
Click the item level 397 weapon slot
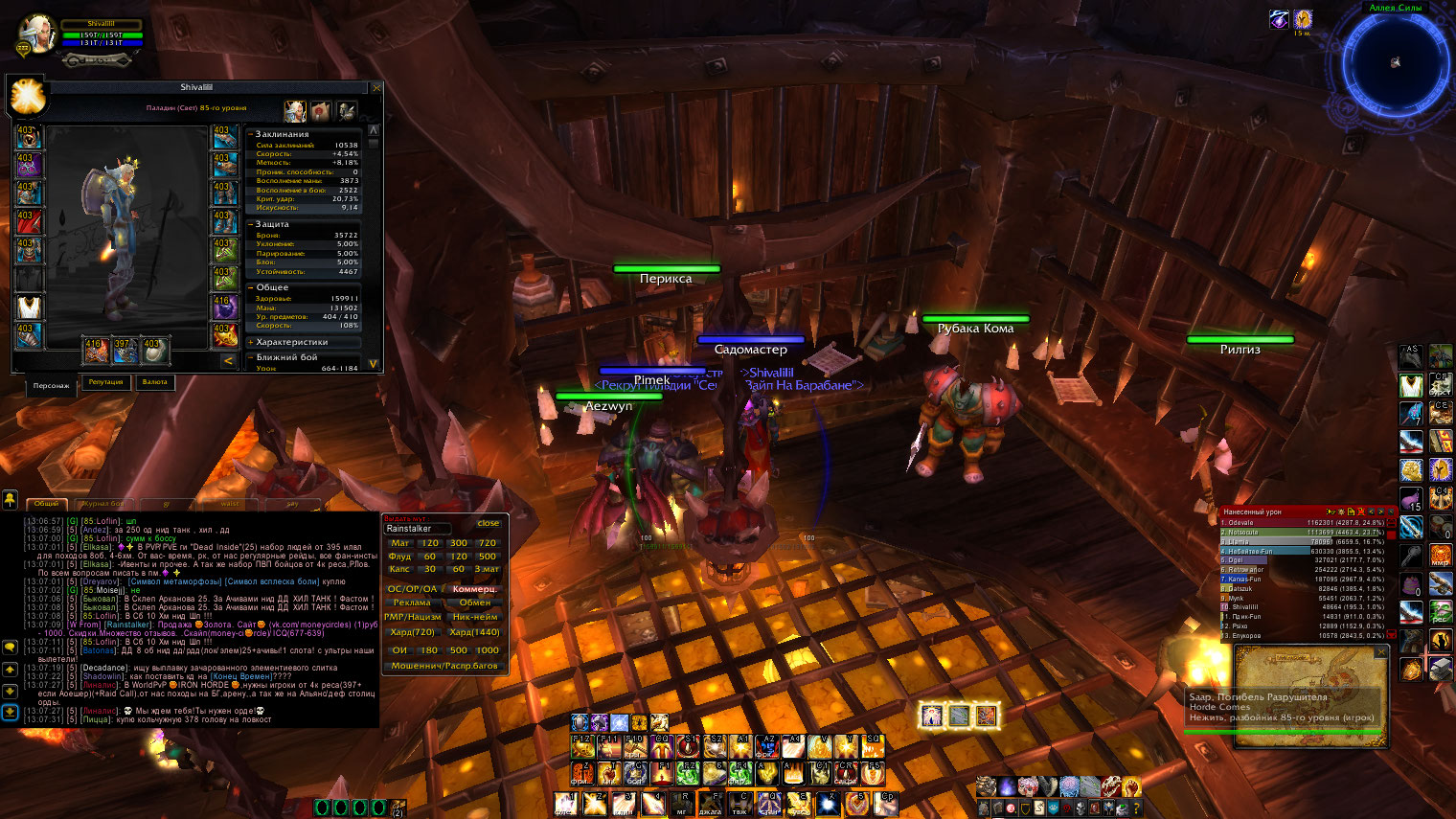[124, 351]
